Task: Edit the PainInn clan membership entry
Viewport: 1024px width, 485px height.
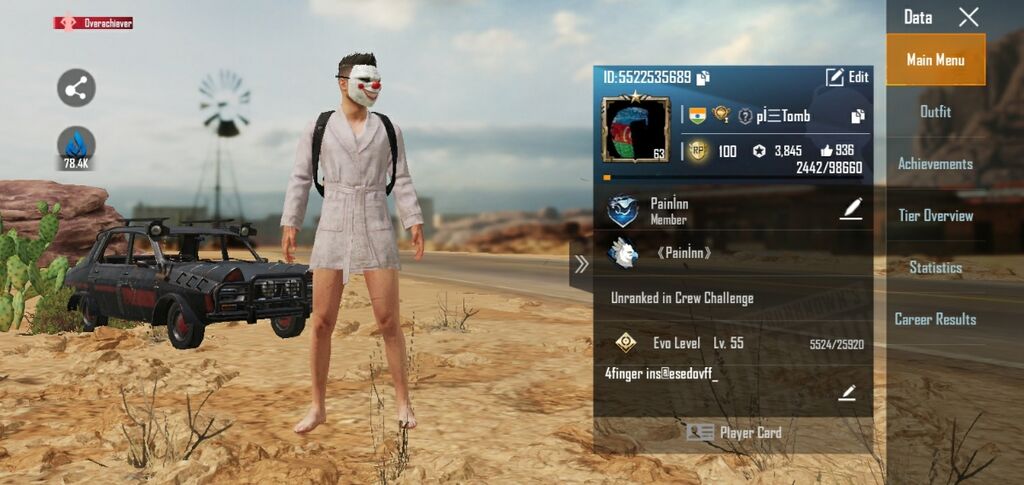Action: pyautogui.click(x=850, y=208)
